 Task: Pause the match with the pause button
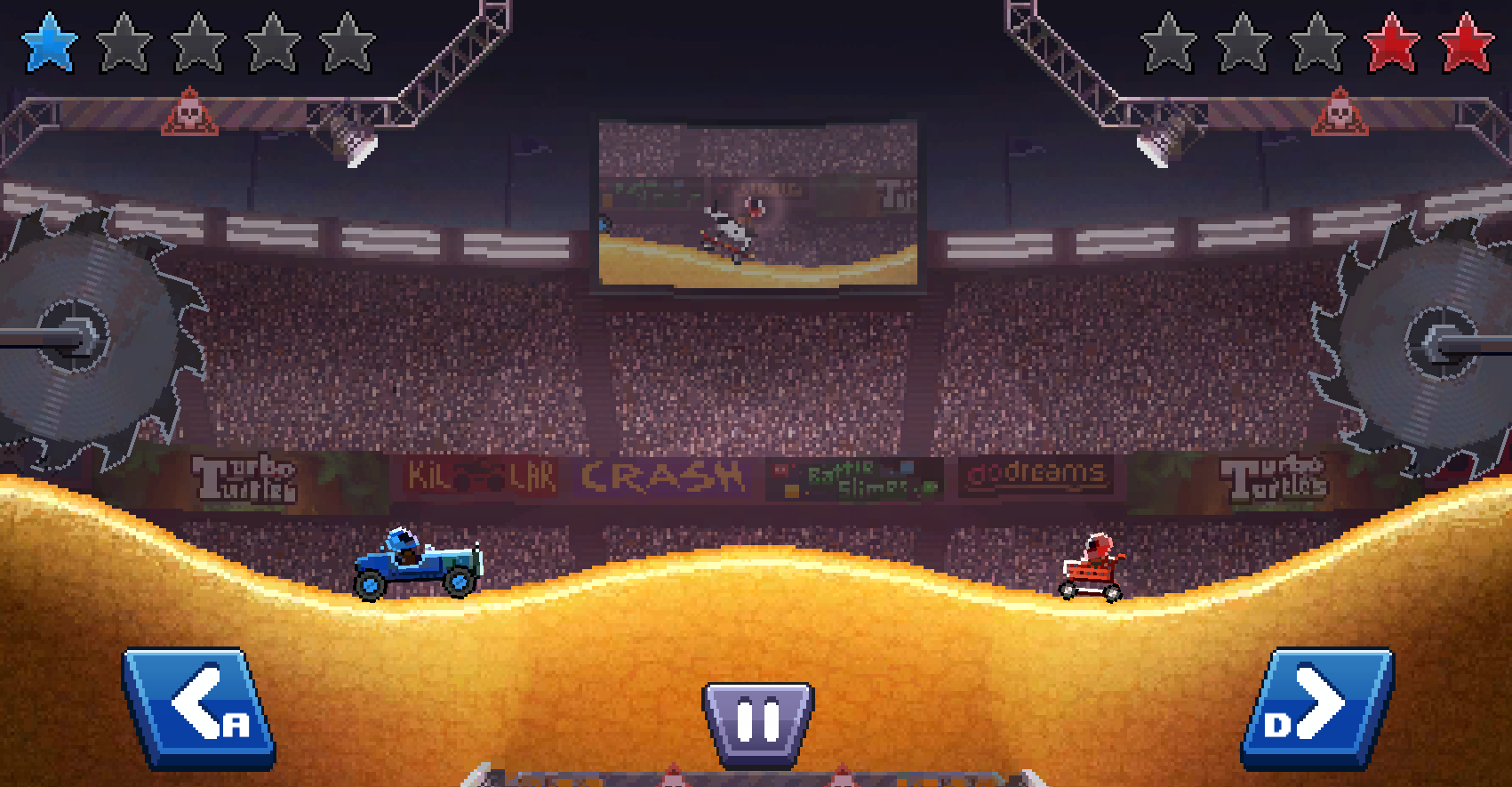pos(756,717)
